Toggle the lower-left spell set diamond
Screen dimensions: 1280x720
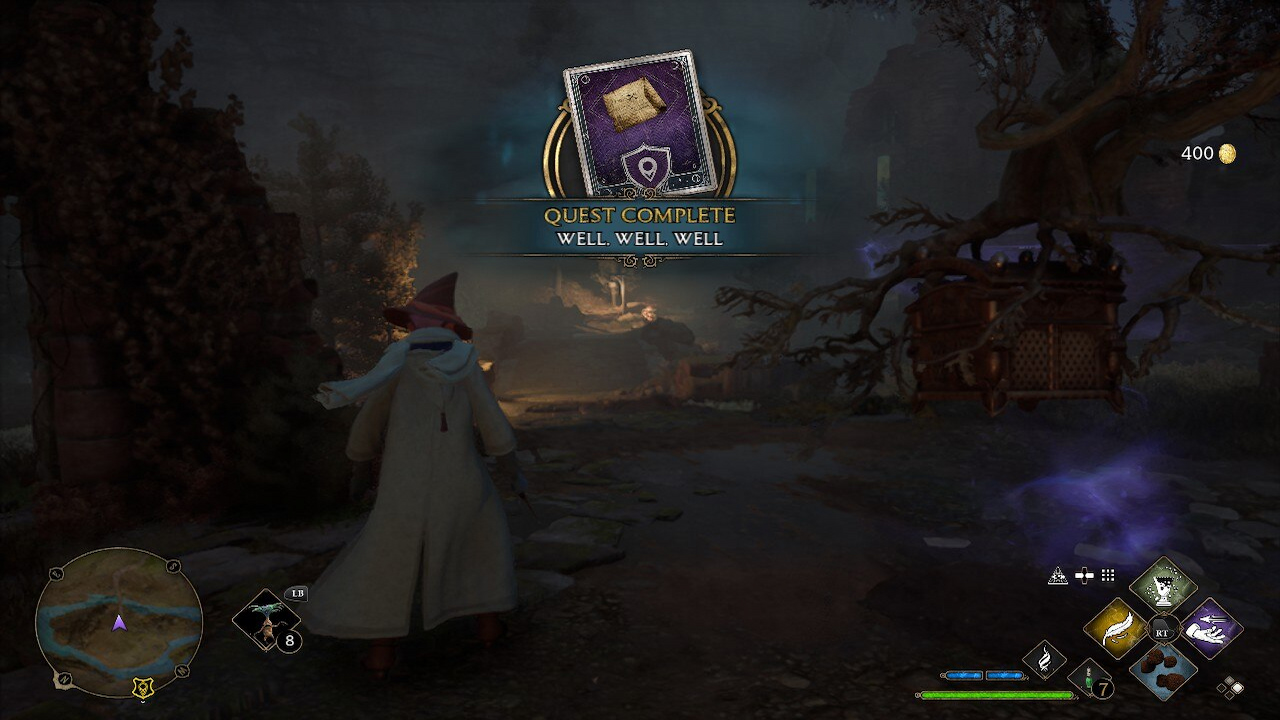pos(1221,688)
